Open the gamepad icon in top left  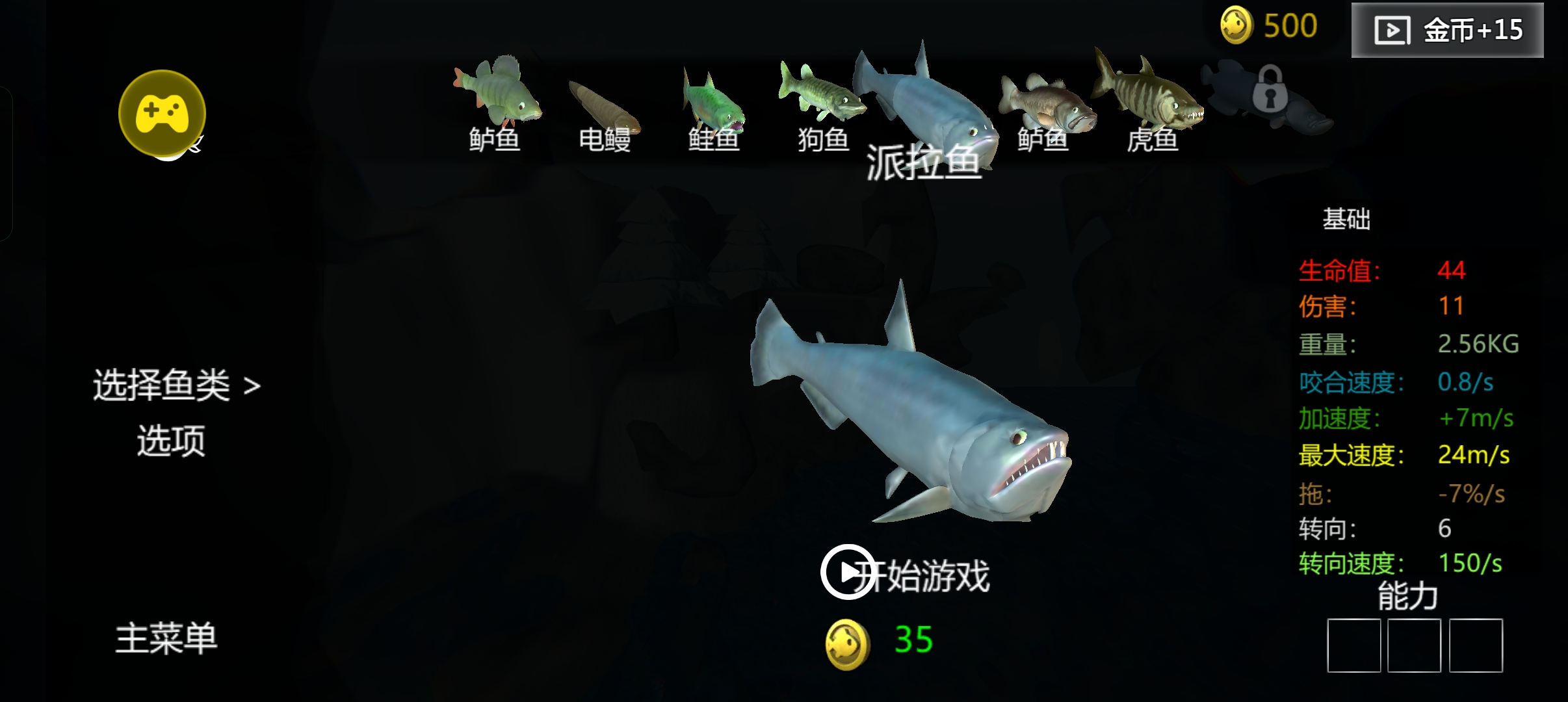pos(163,112)
